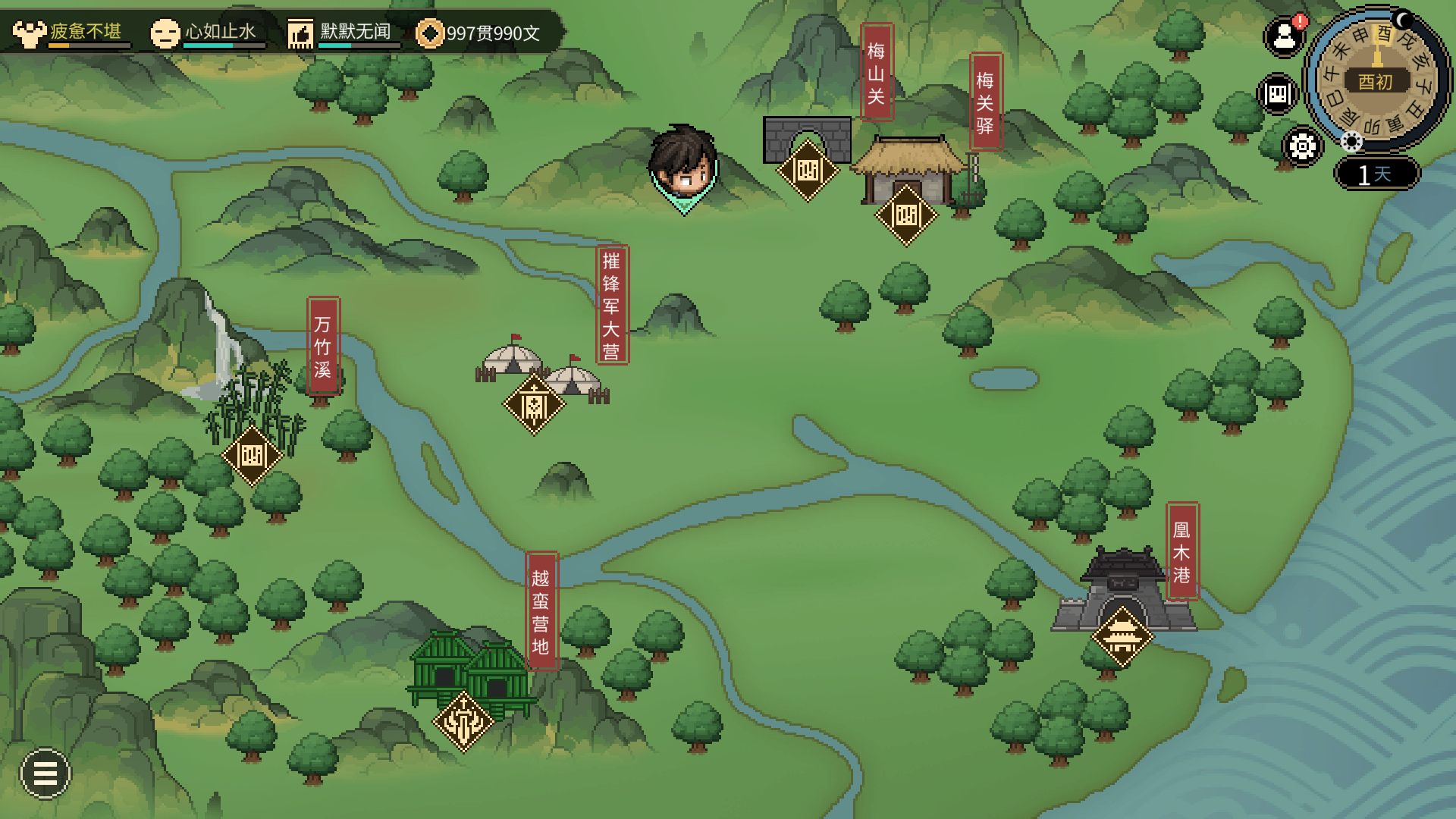Select the 越蛮营地 camp marker
This screenshot has width=1456, height=819.
click(x=463, y=721)
